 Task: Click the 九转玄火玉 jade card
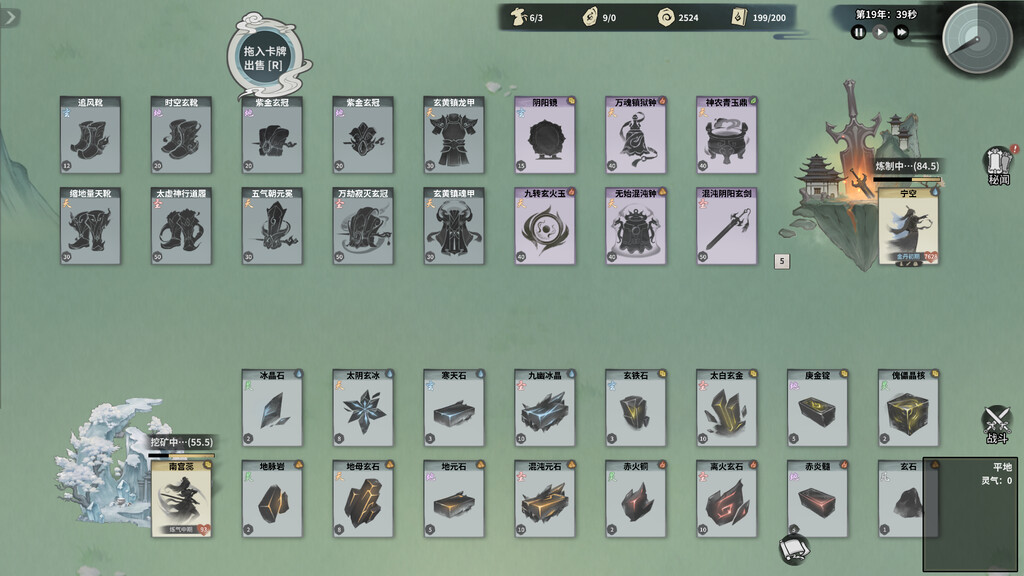(545, 226)
